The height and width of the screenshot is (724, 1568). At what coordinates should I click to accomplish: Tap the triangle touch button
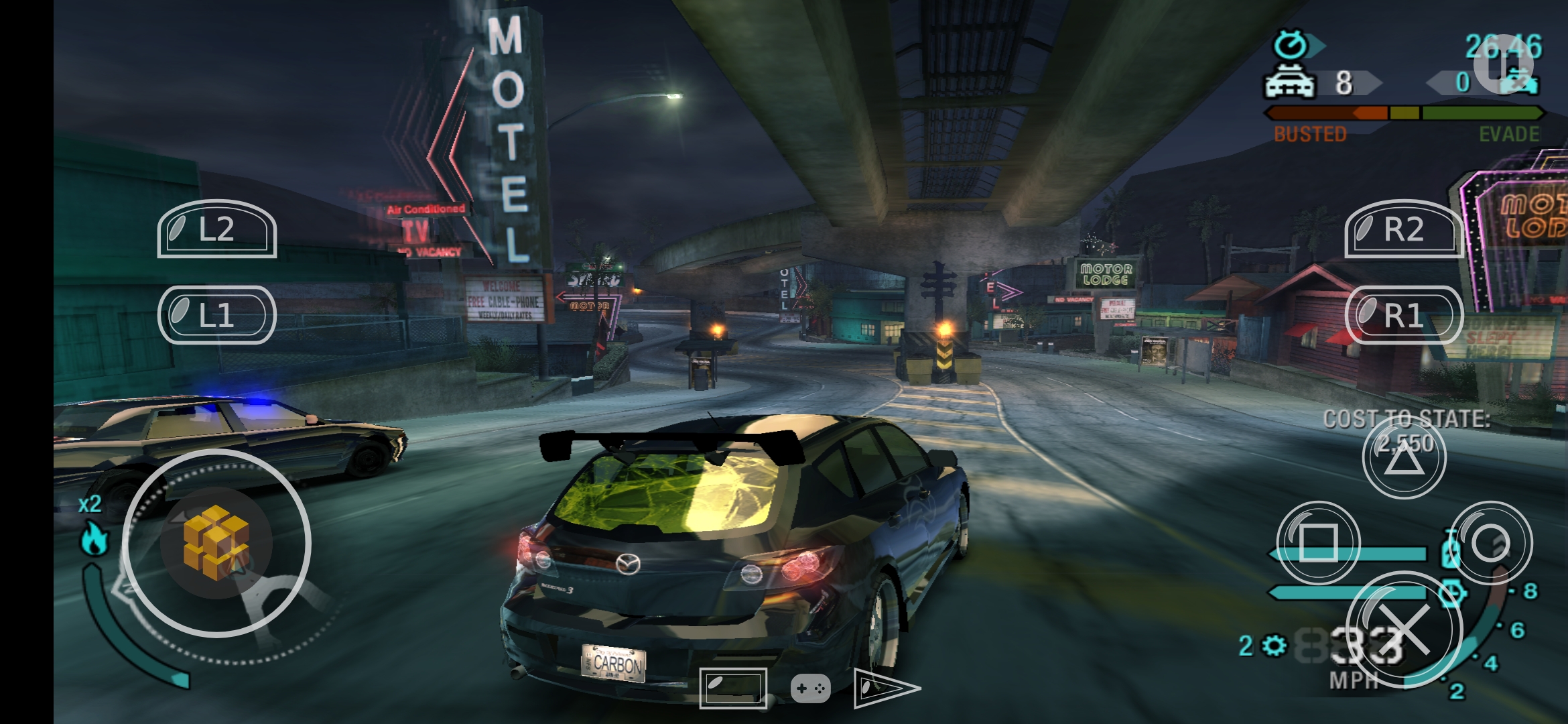coord(1404,458)
